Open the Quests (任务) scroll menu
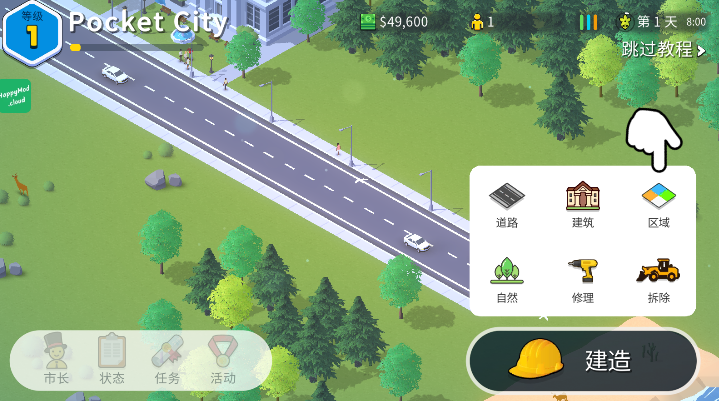The height and width of the screenshot is (401, 719). pyautogui.click(x=167, y=359)
